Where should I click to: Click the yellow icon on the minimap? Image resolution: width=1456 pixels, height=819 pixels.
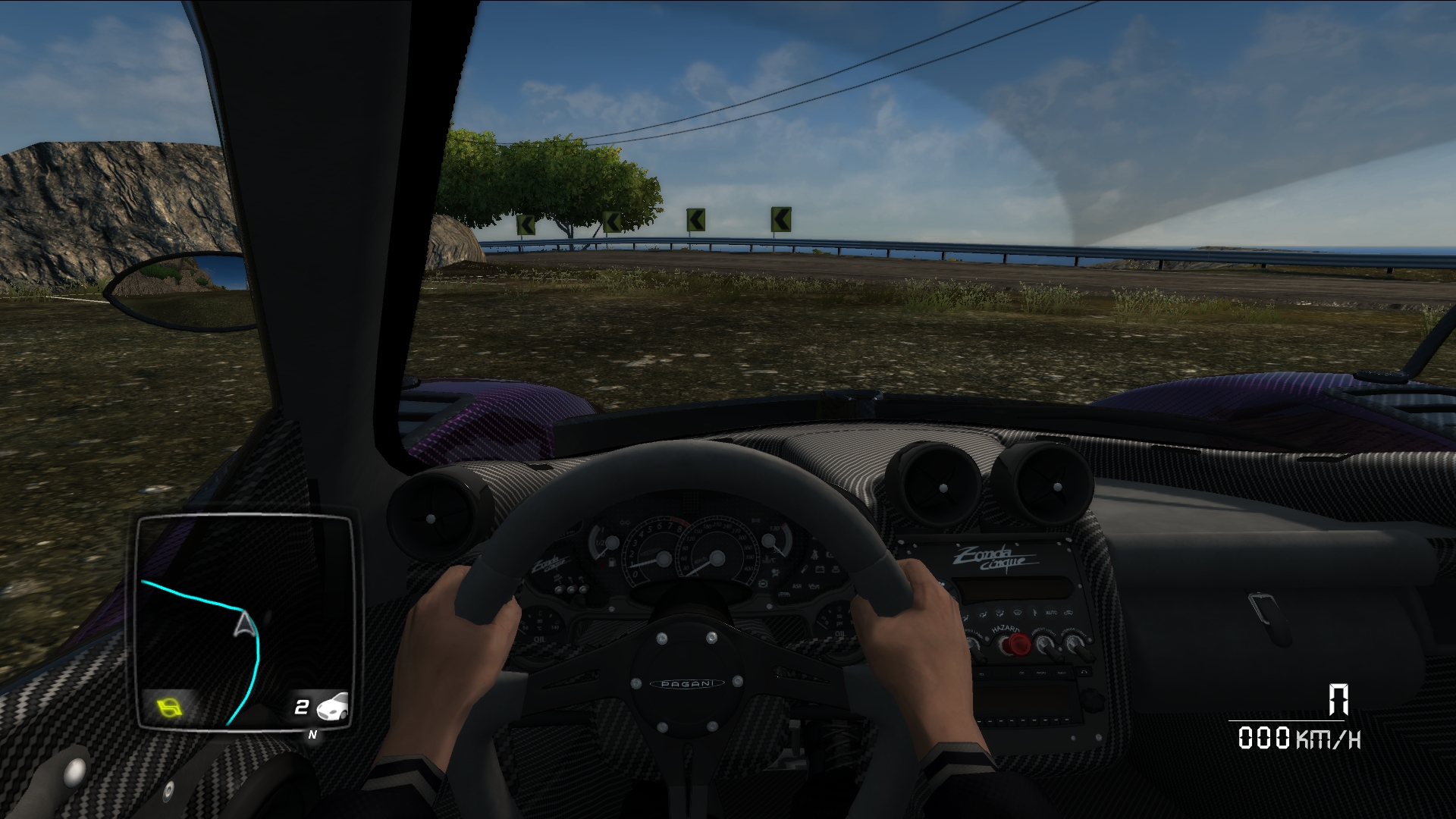click(170, 708)
